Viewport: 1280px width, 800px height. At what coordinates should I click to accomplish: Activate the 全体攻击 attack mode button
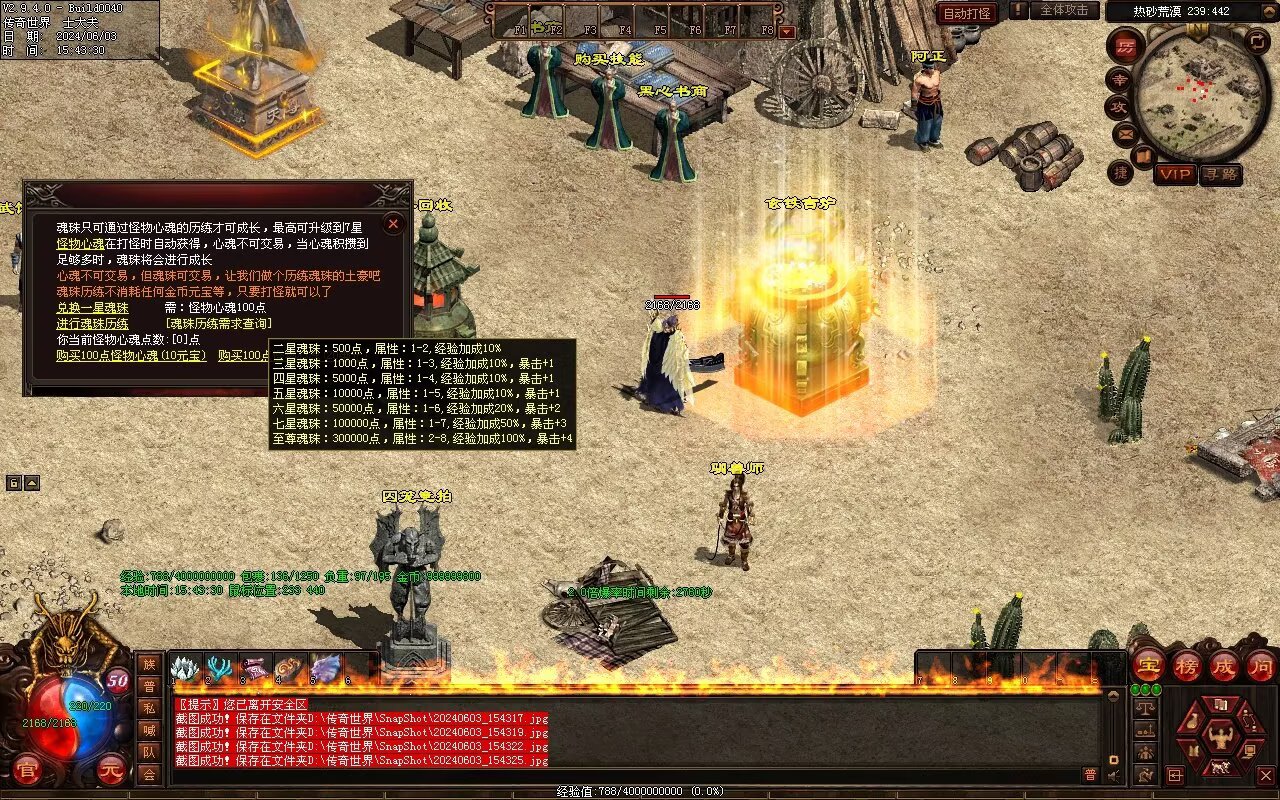(x=1064, y=11)
